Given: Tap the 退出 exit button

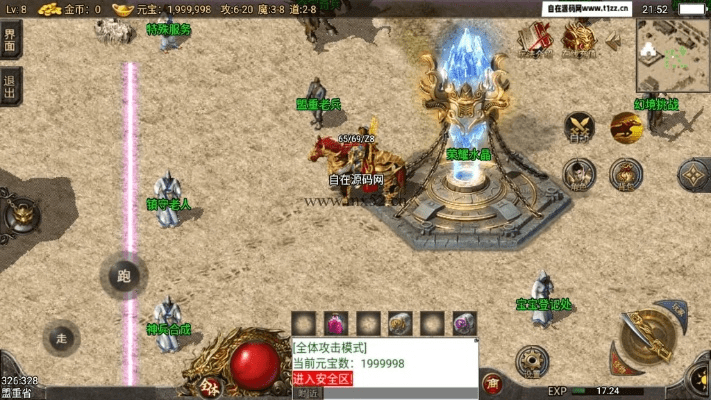Looking at the screenshot, I should (10, 88).
